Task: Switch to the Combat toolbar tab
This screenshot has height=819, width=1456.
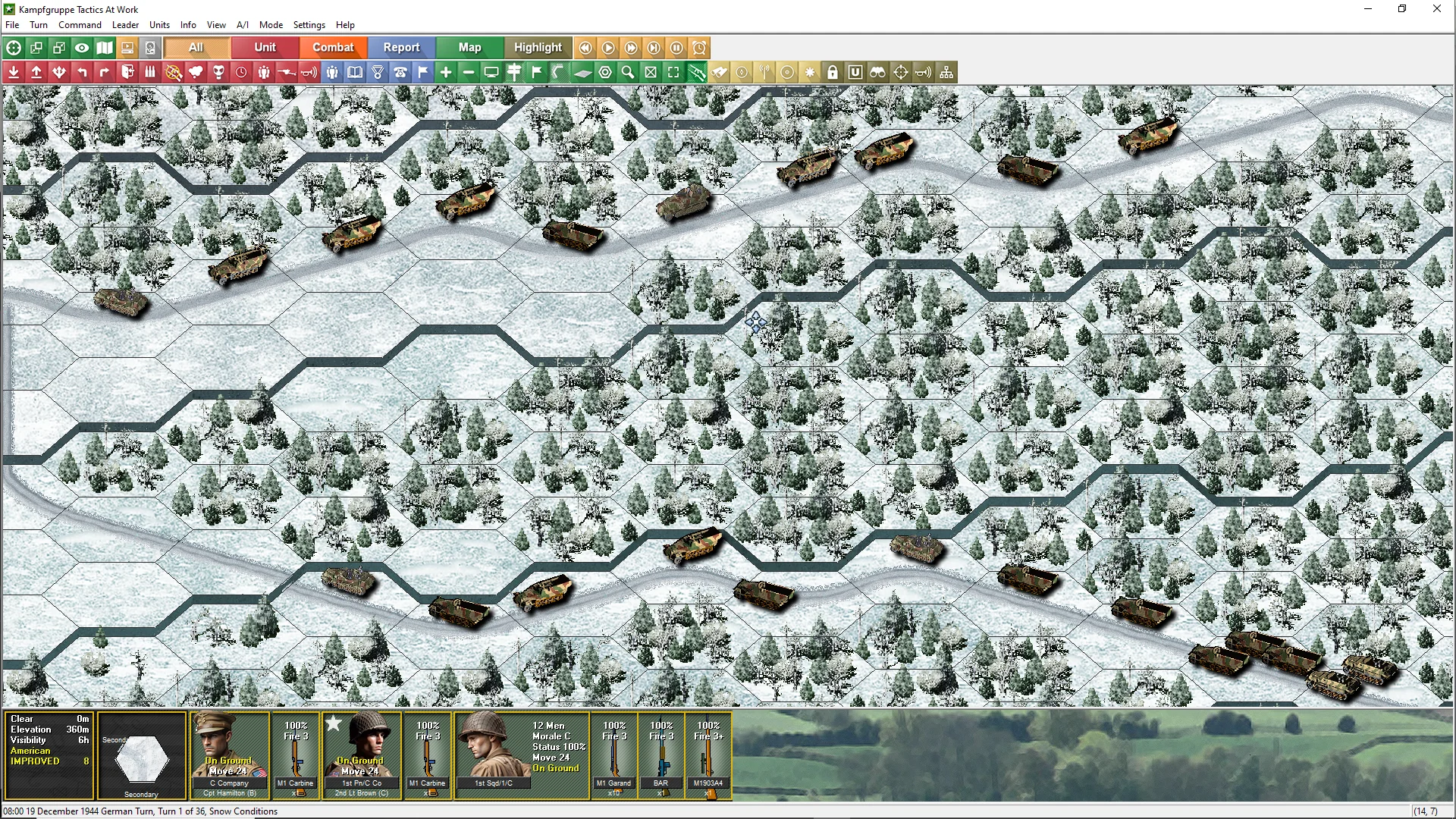Action: 333,48
